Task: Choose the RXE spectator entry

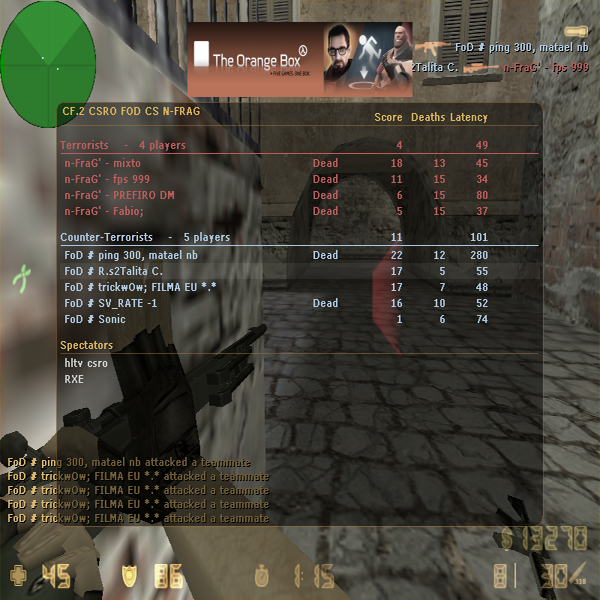Action: 74,379
